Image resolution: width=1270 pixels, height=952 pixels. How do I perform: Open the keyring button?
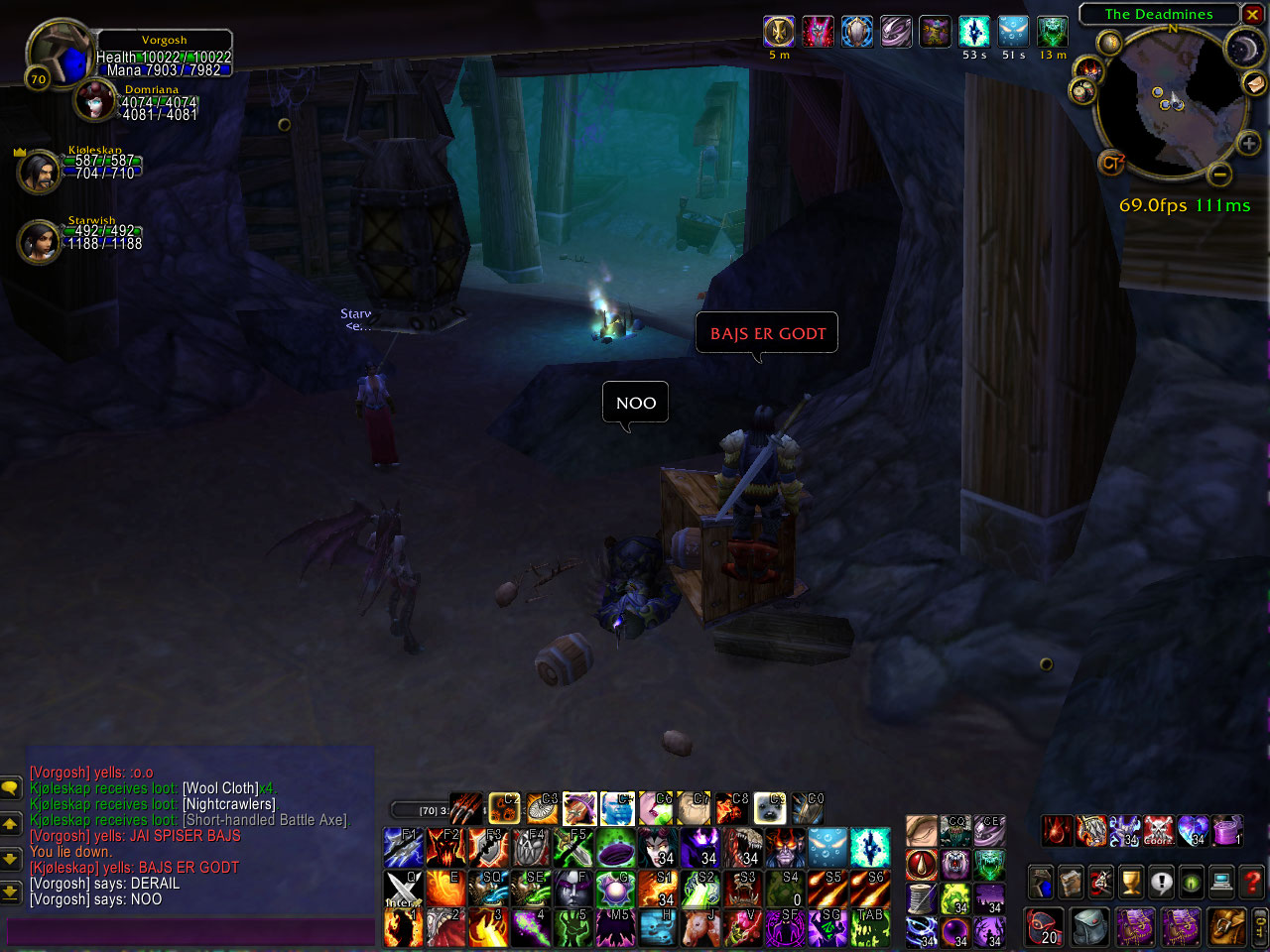[x=1260, y=927]
